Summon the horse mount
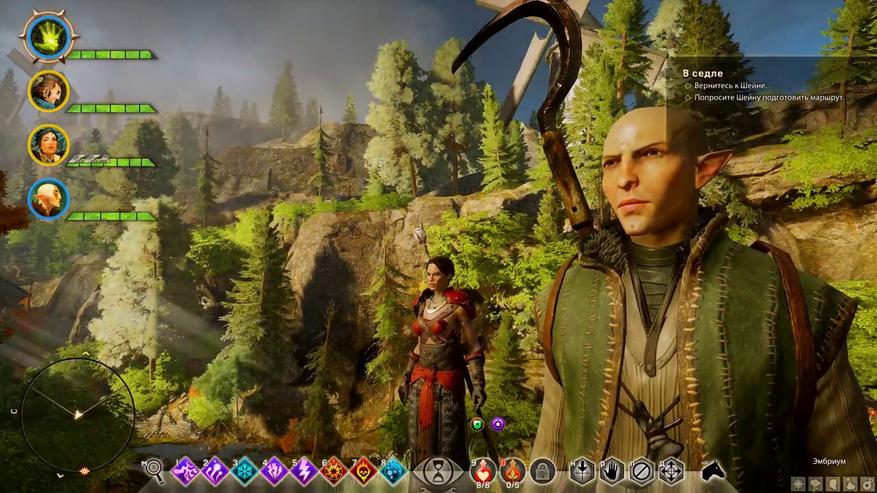The image size is (877, 493). pos(713,471)
